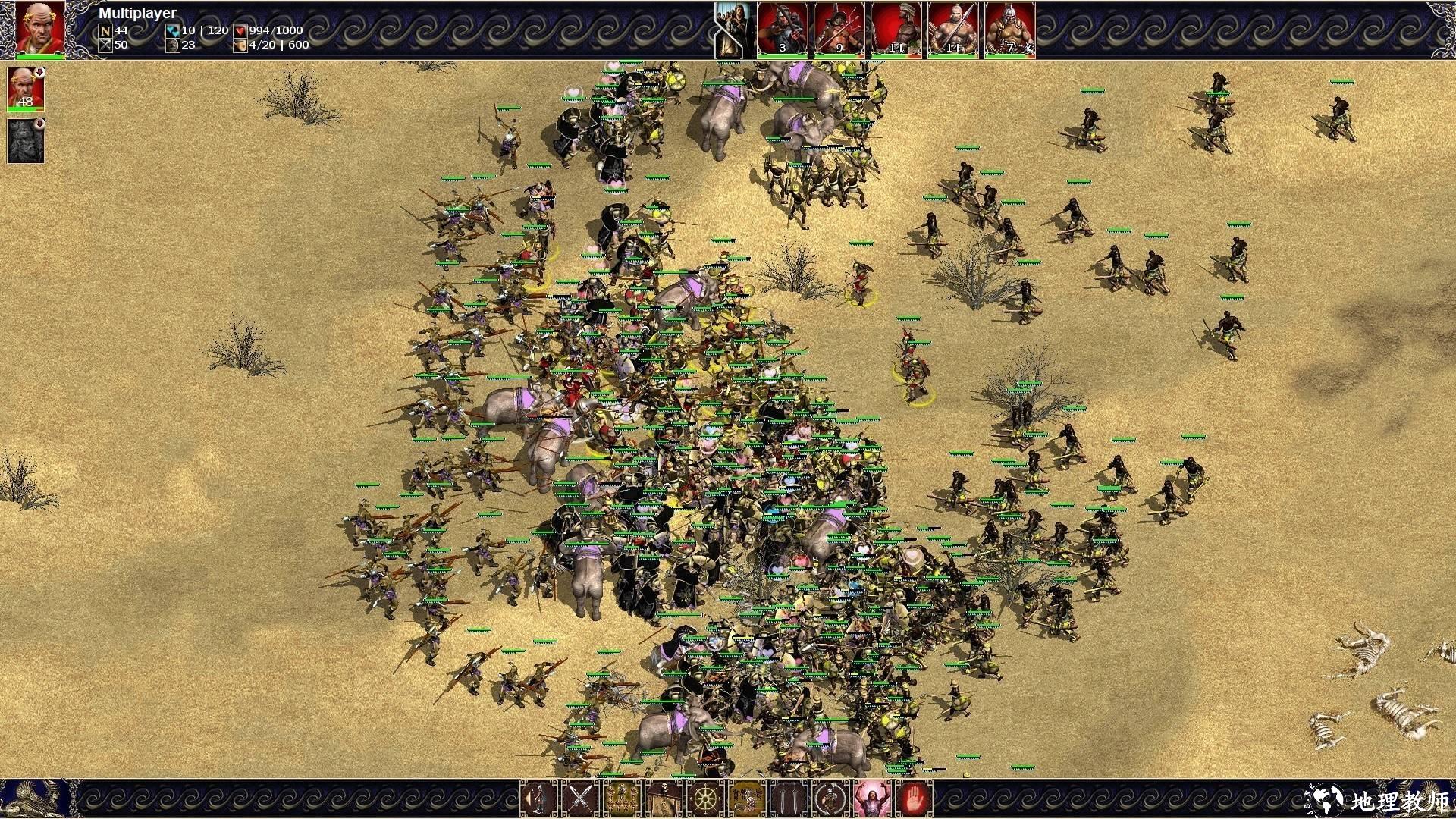Click the two upright swords command
The width and height of the screenshot is (1456, 819).
(x=789, y=799)
